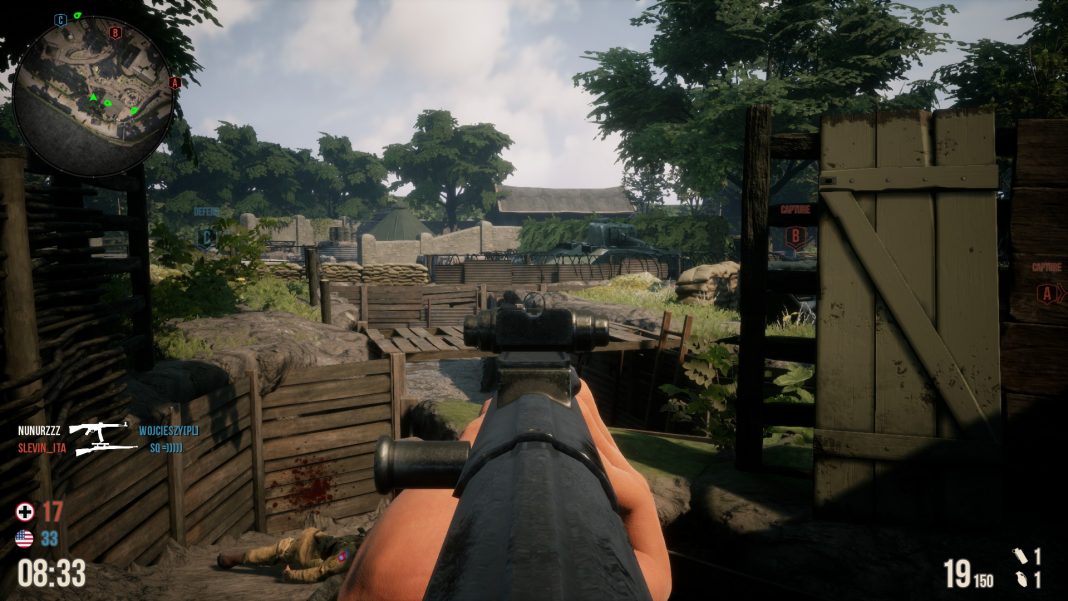Click the red A point on the minimap rim
The height and width of the screenshot is (601, 1068).
click(174, 82)
